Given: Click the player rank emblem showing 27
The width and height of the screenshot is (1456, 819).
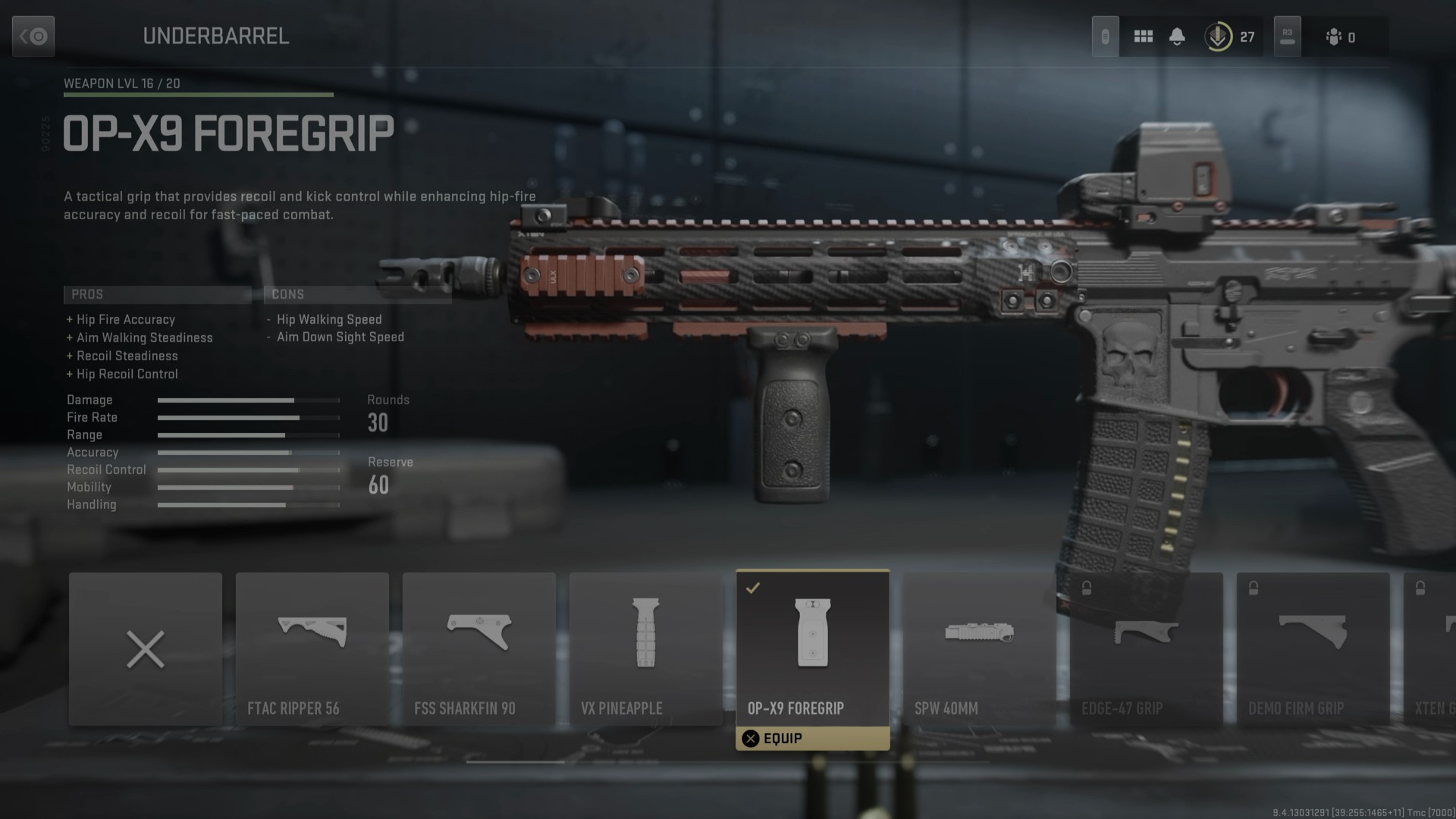Looking at the screenshot, I should pos(1218,36).
